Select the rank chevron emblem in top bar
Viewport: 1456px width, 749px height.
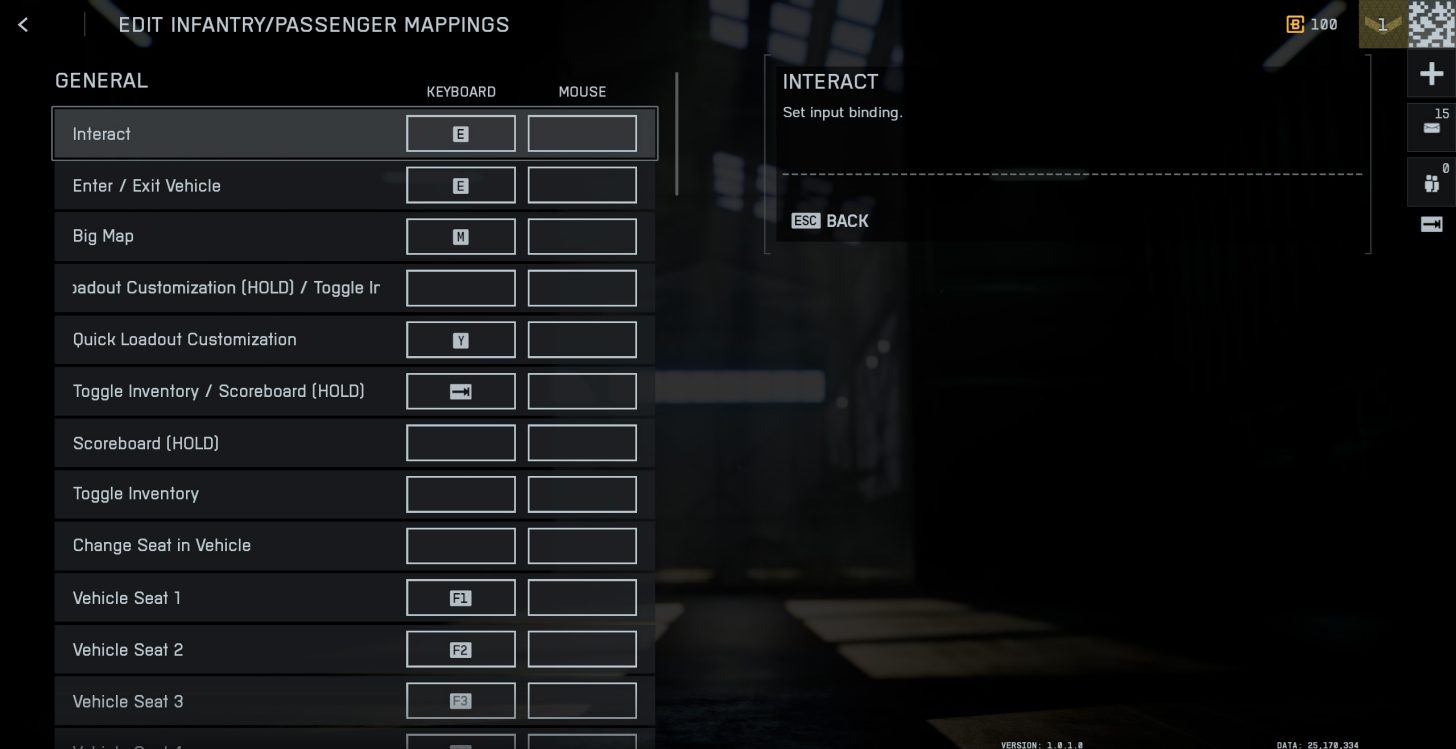point(1382,24)
